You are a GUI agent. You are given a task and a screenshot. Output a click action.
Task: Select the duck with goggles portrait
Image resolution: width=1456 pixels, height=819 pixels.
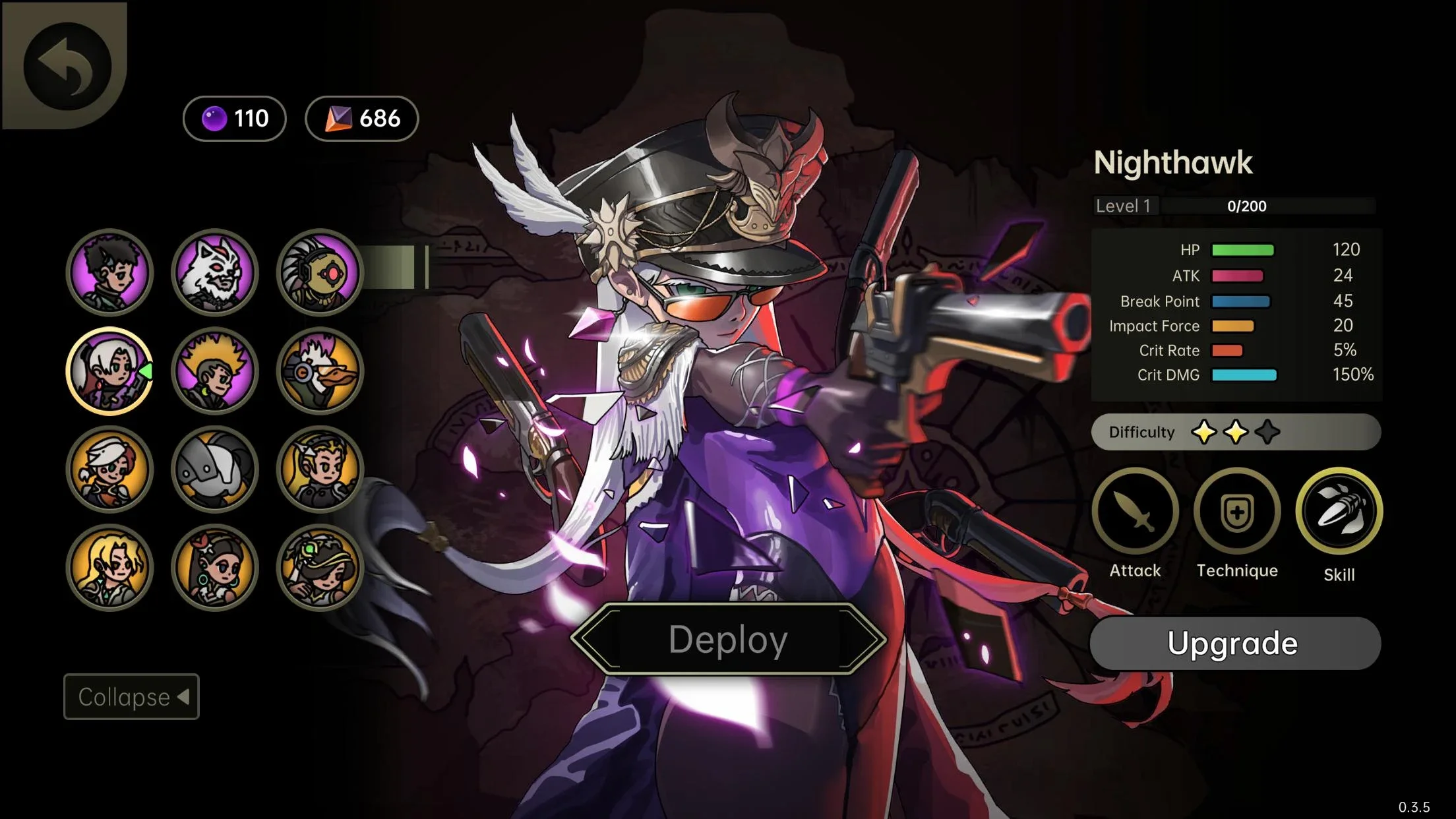pos(320,371)
